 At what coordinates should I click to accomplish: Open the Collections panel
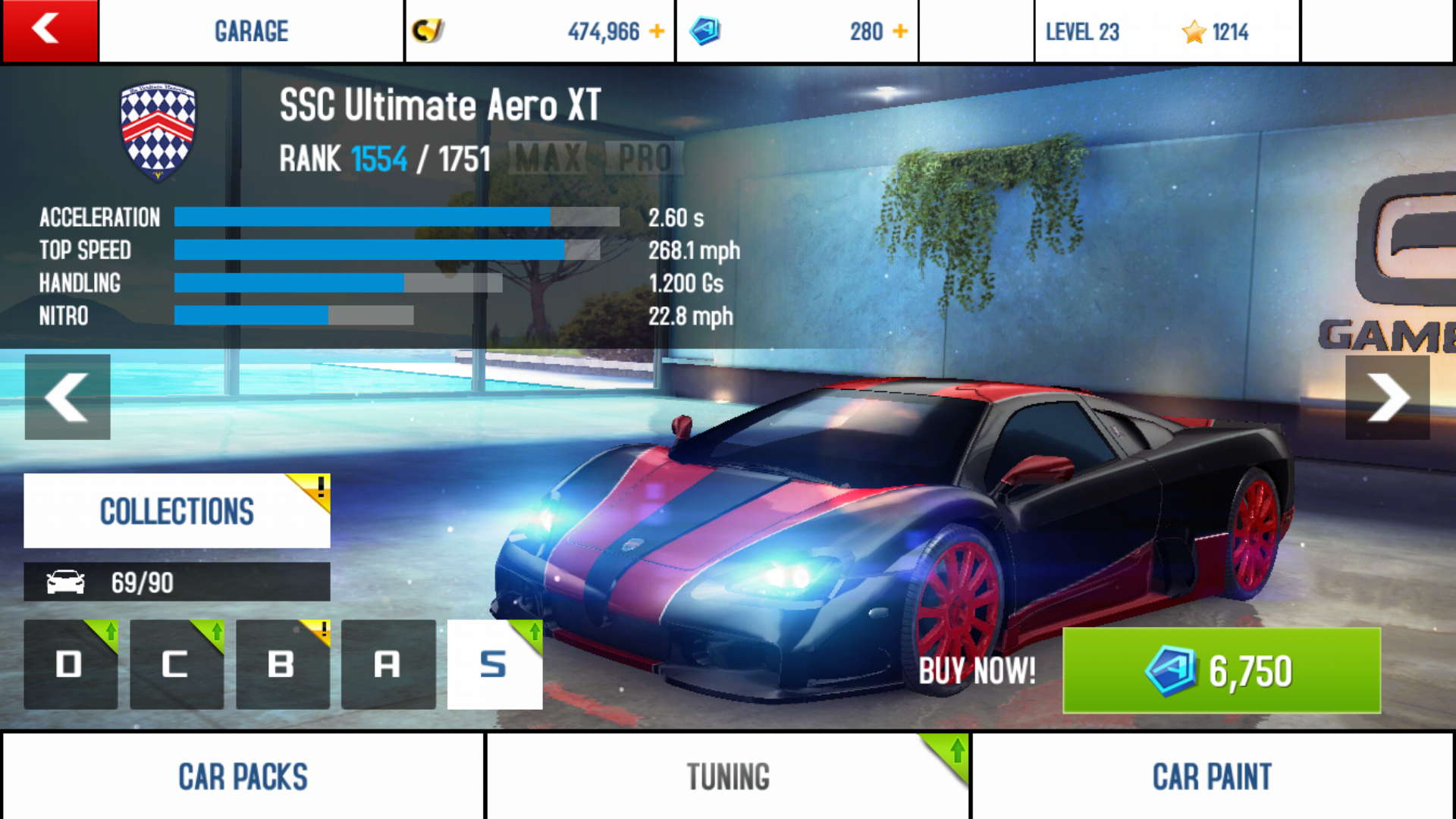pos(177,511)
